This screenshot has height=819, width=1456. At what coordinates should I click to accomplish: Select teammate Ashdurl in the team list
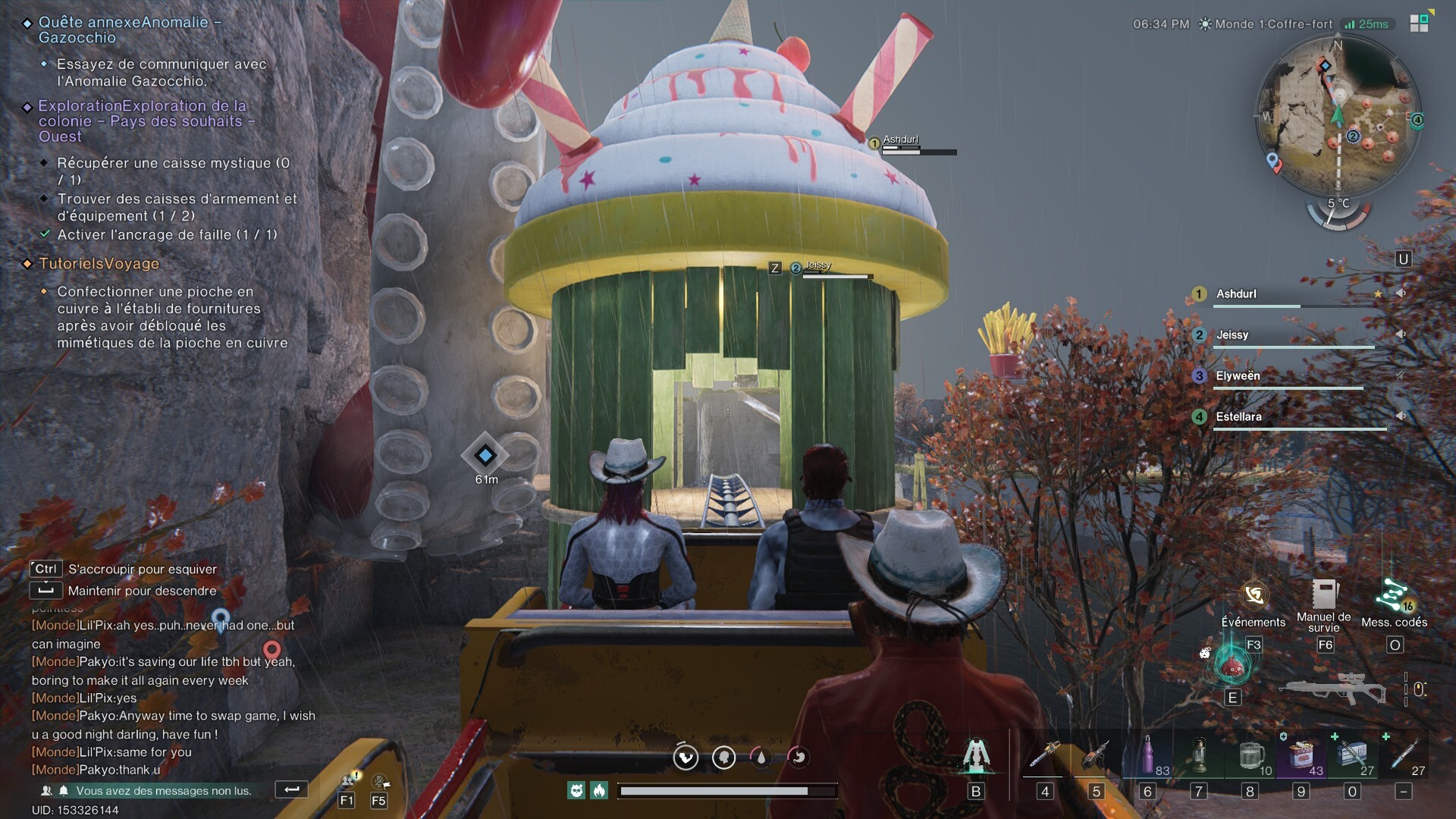1236,294
